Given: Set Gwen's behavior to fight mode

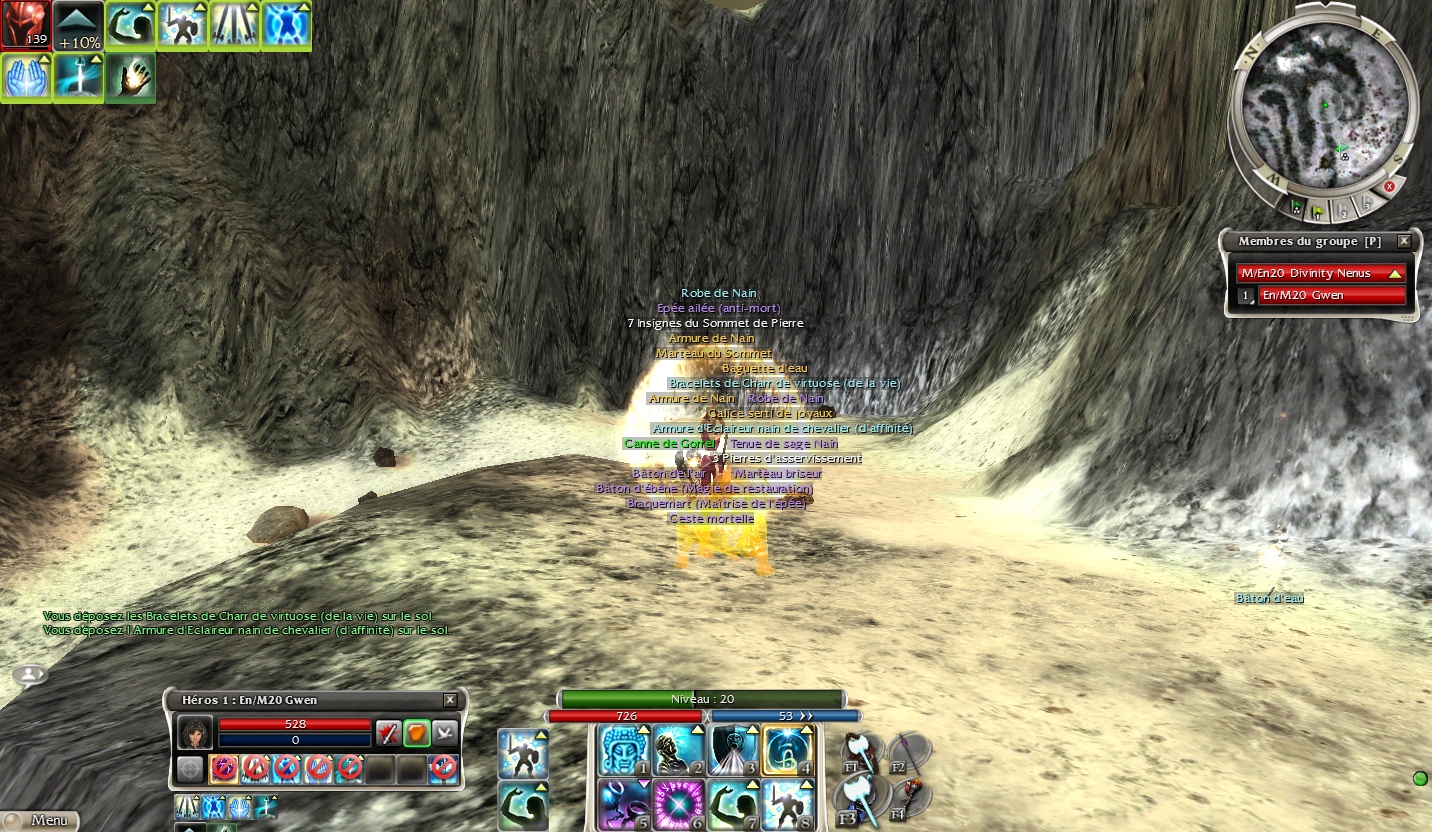Looking at the screenshot, I should coord(388,733).
